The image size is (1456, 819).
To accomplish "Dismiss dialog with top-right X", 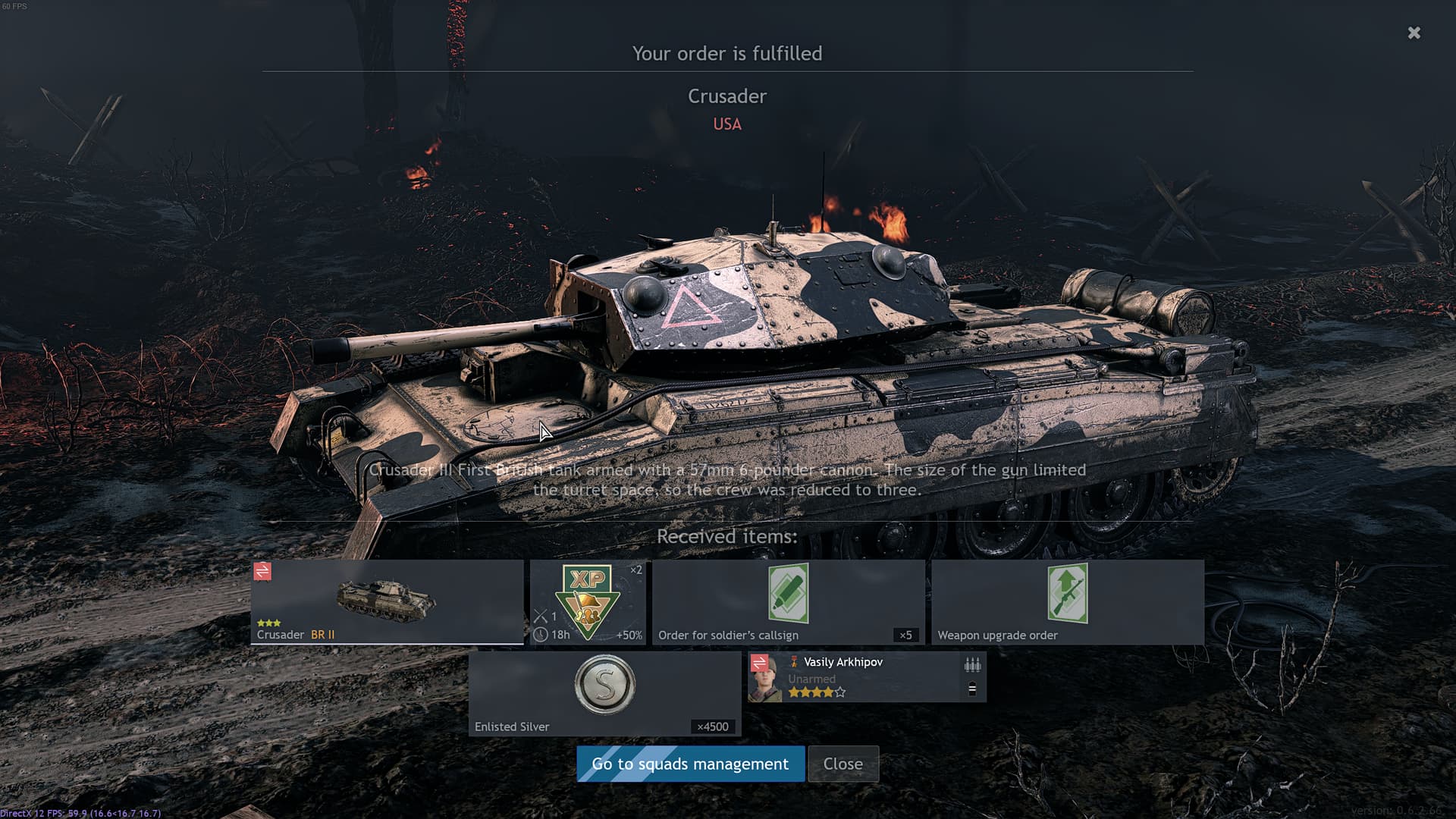I will coord(1414,33).
